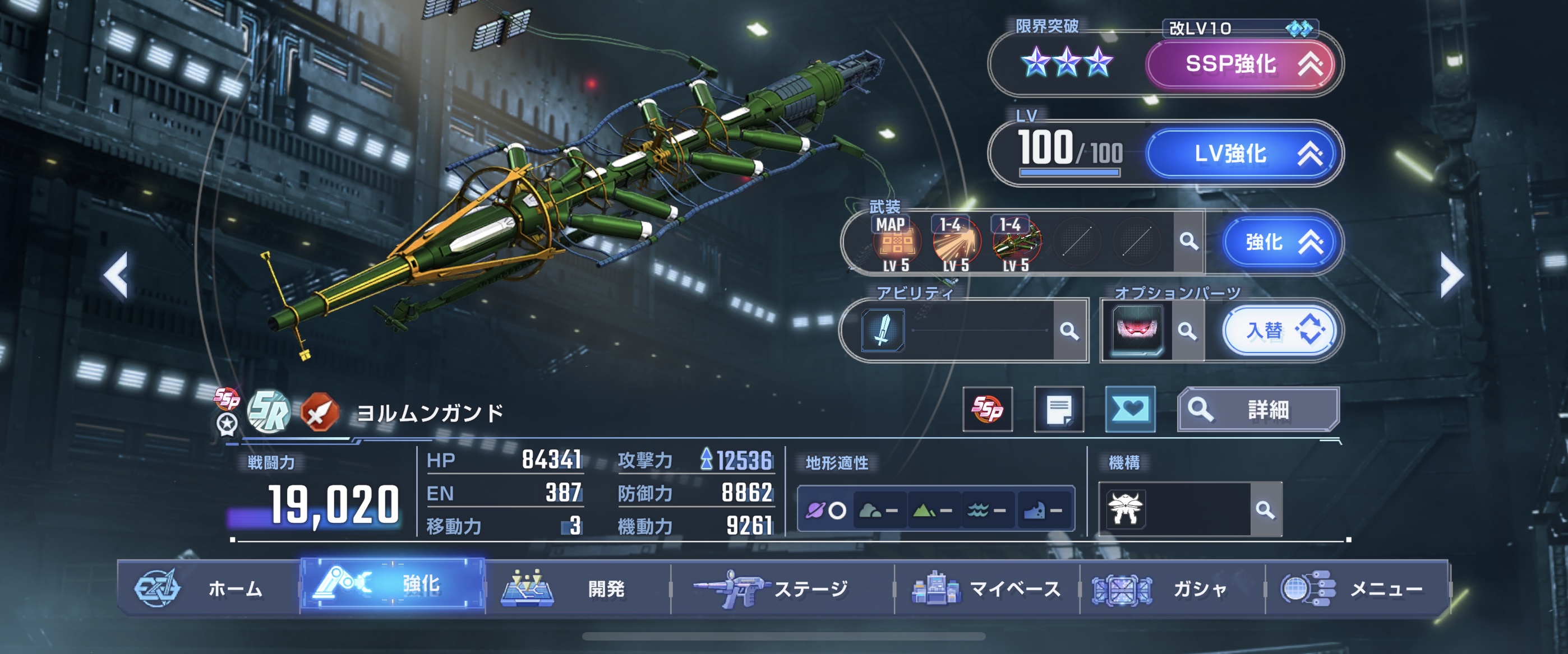The width and height of the screenshot is (1568, 654).
Task: Inspect the 機構 mechanism with magnifier
Action: [1265, 510]
